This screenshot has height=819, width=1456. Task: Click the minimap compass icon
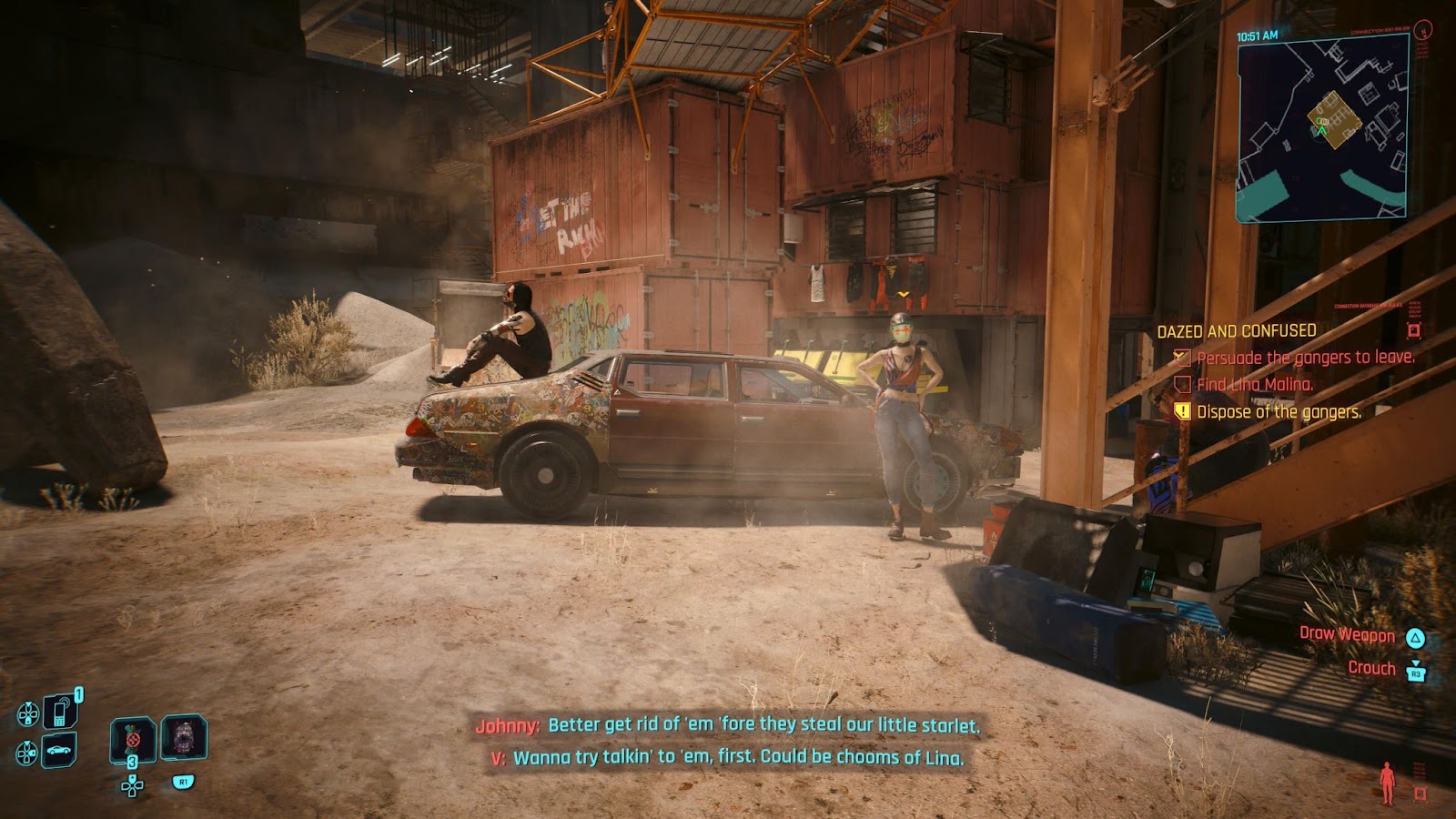click(x=1423, y=29)
